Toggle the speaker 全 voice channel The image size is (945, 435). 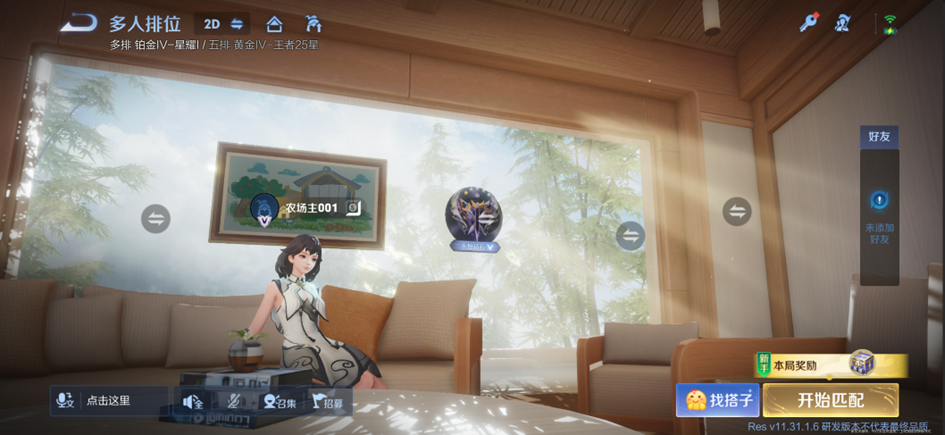tap(192, 402)
